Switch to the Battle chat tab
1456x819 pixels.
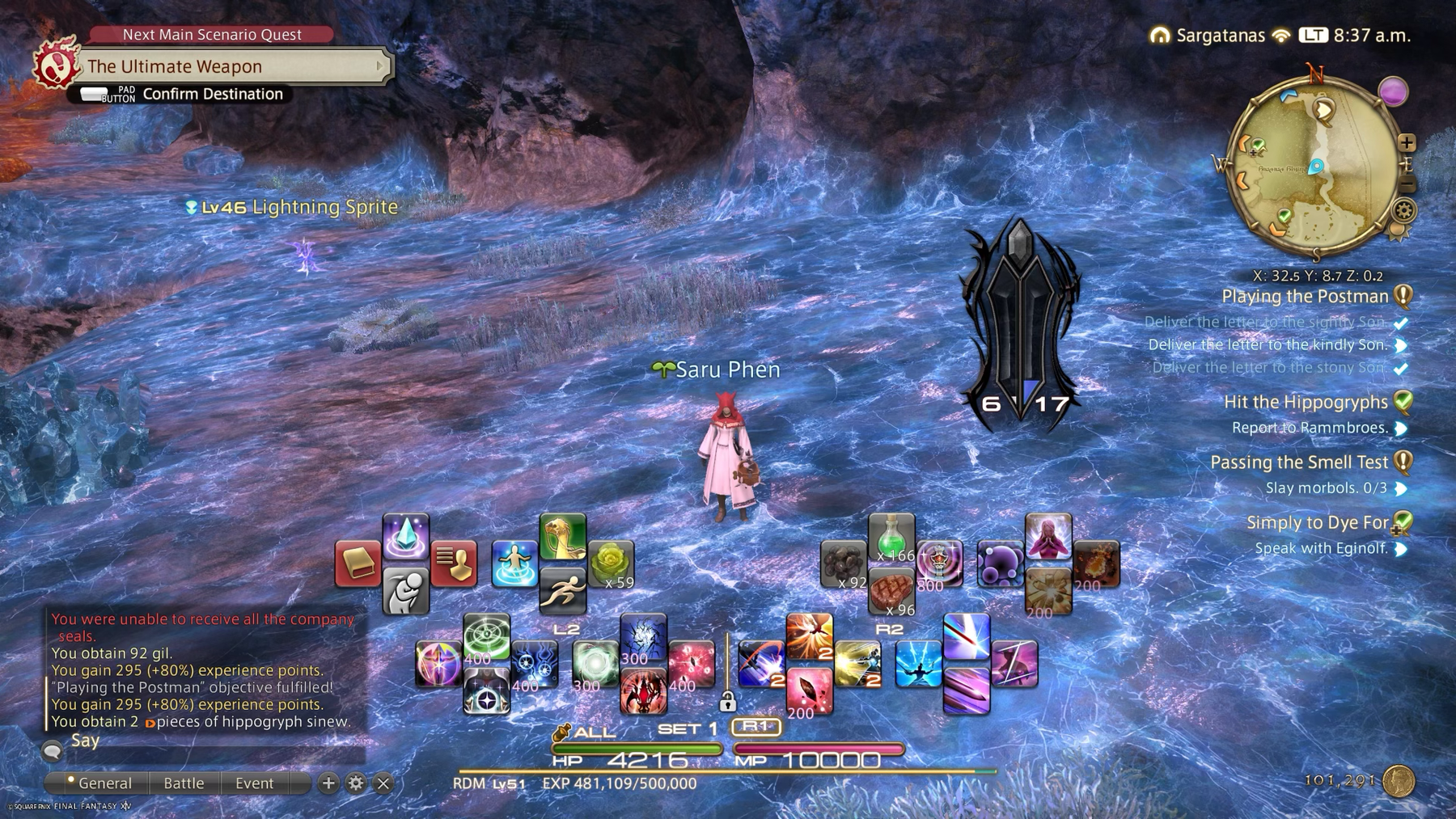pyautogui.click(x=184, y=783)
